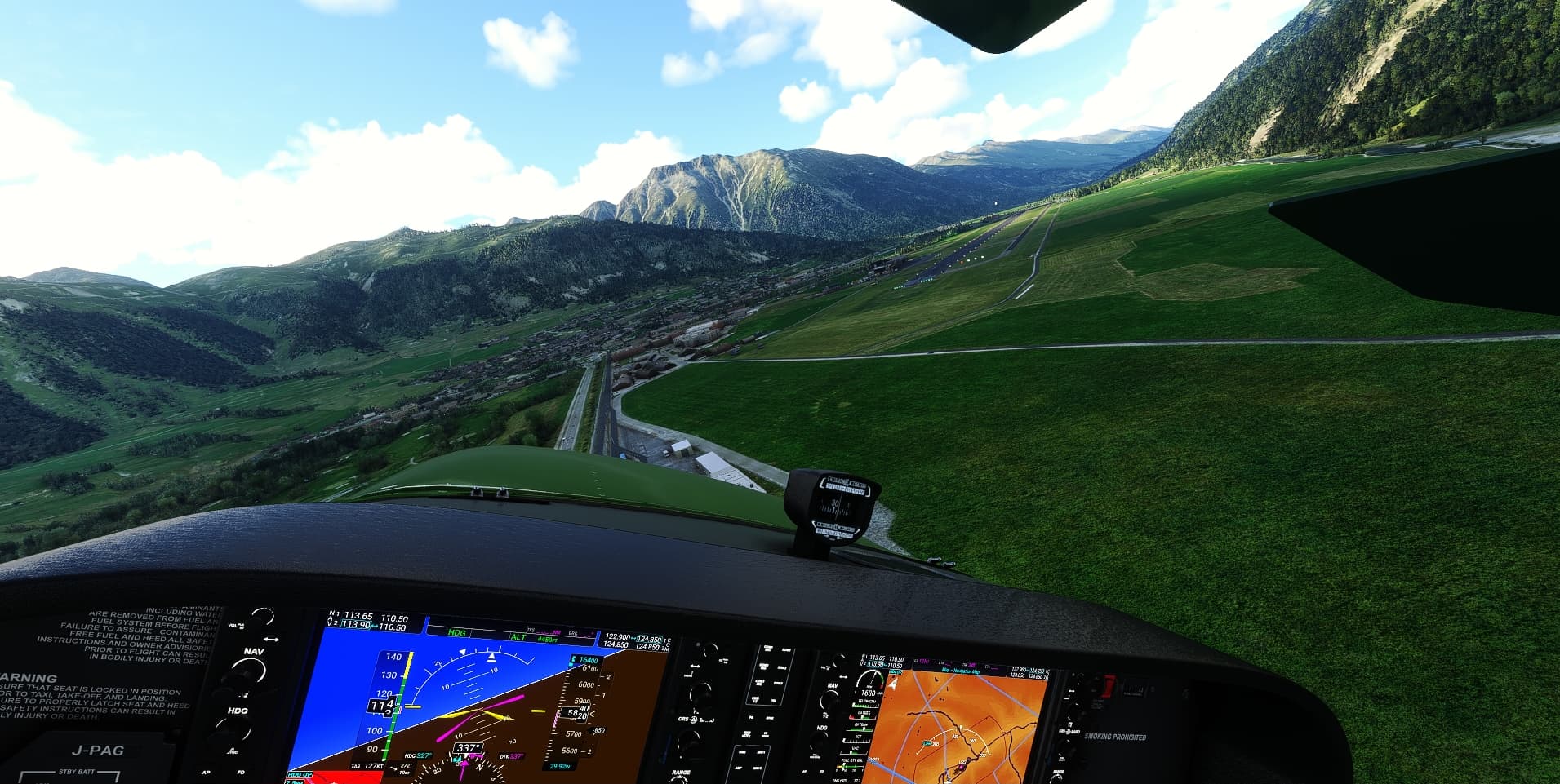Toggle the COM1 MIC button on the audio panel

[x=768, y=648]
